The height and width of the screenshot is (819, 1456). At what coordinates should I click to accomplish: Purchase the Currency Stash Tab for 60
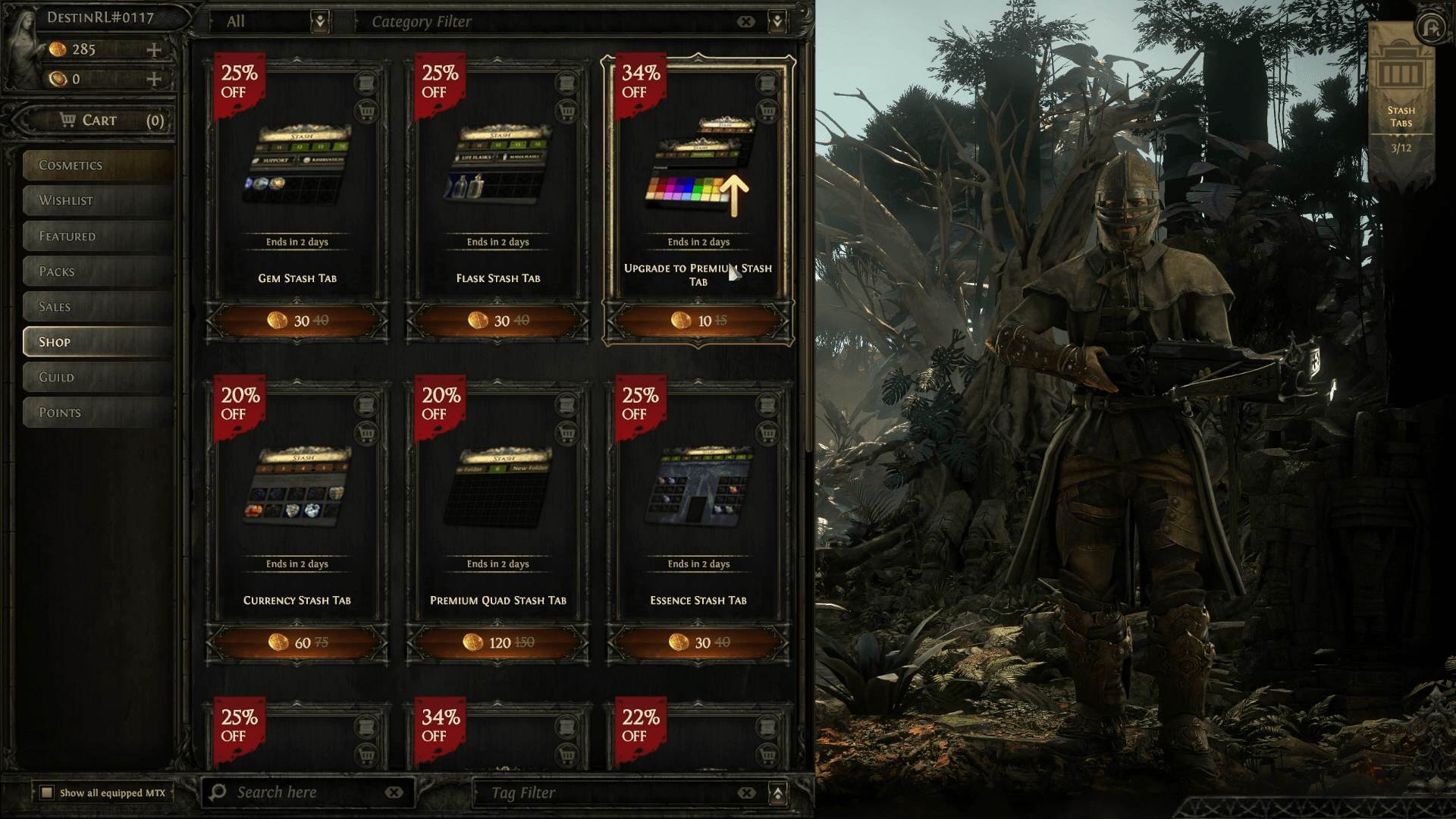(x=297, y=643)
